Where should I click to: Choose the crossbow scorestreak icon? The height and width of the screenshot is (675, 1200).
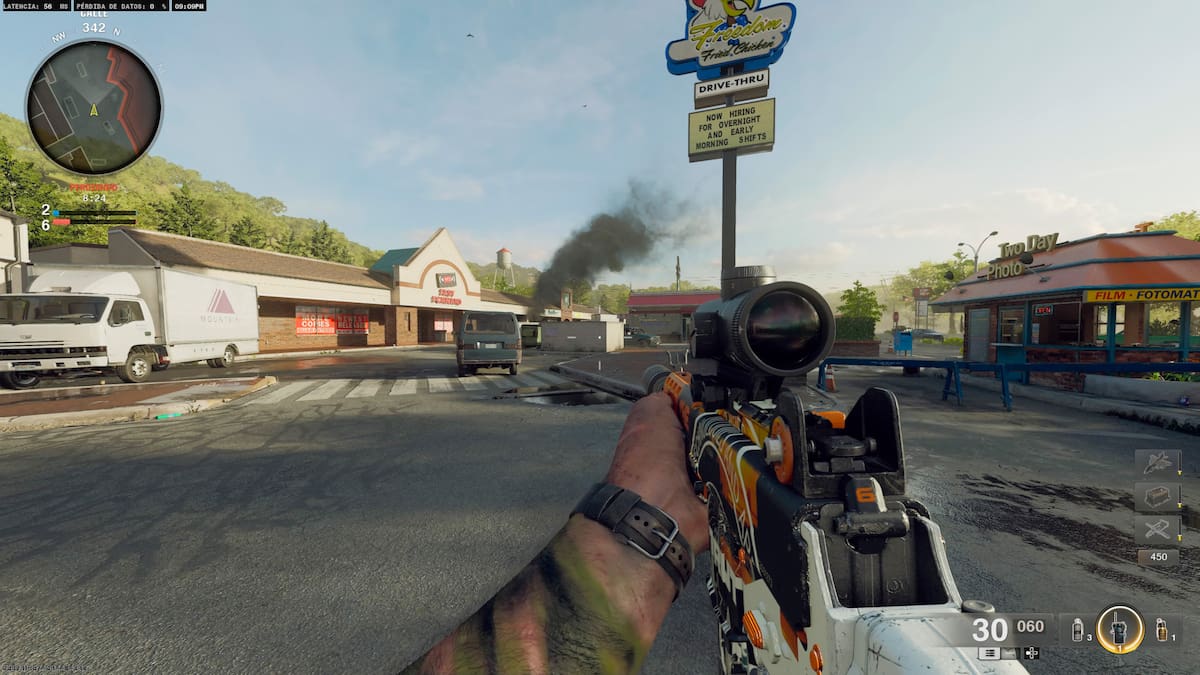1157,529
